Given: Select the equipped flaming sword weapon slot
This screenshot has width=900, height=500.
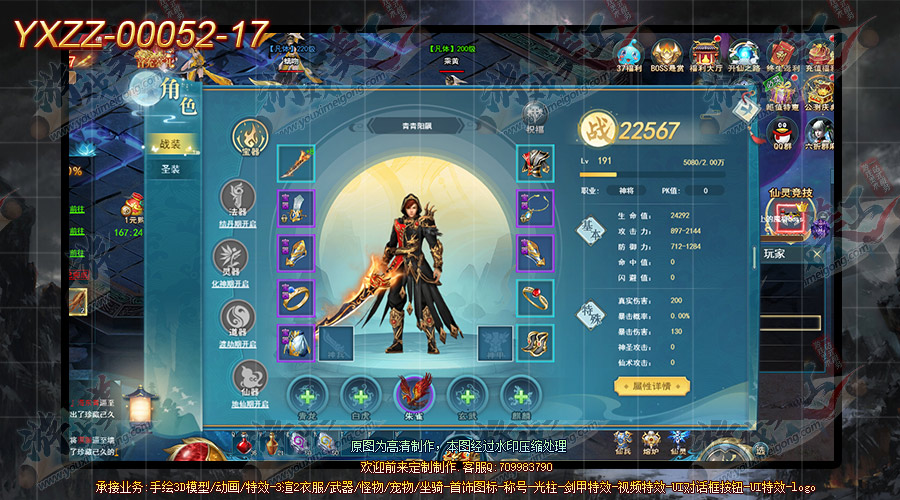Looking at the screenshot, I should click(295, 163).
